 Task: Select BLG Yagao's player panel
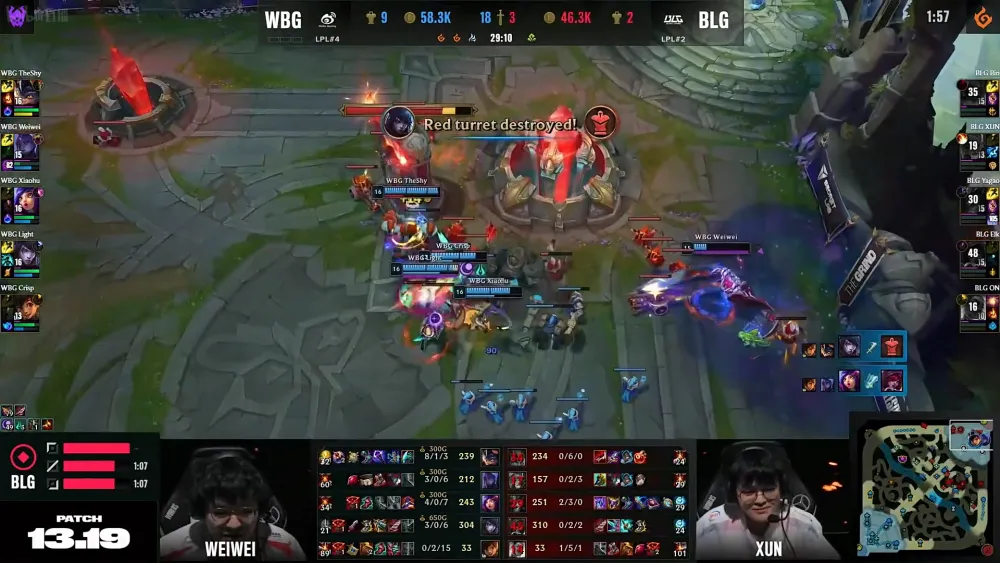[978, 204]
